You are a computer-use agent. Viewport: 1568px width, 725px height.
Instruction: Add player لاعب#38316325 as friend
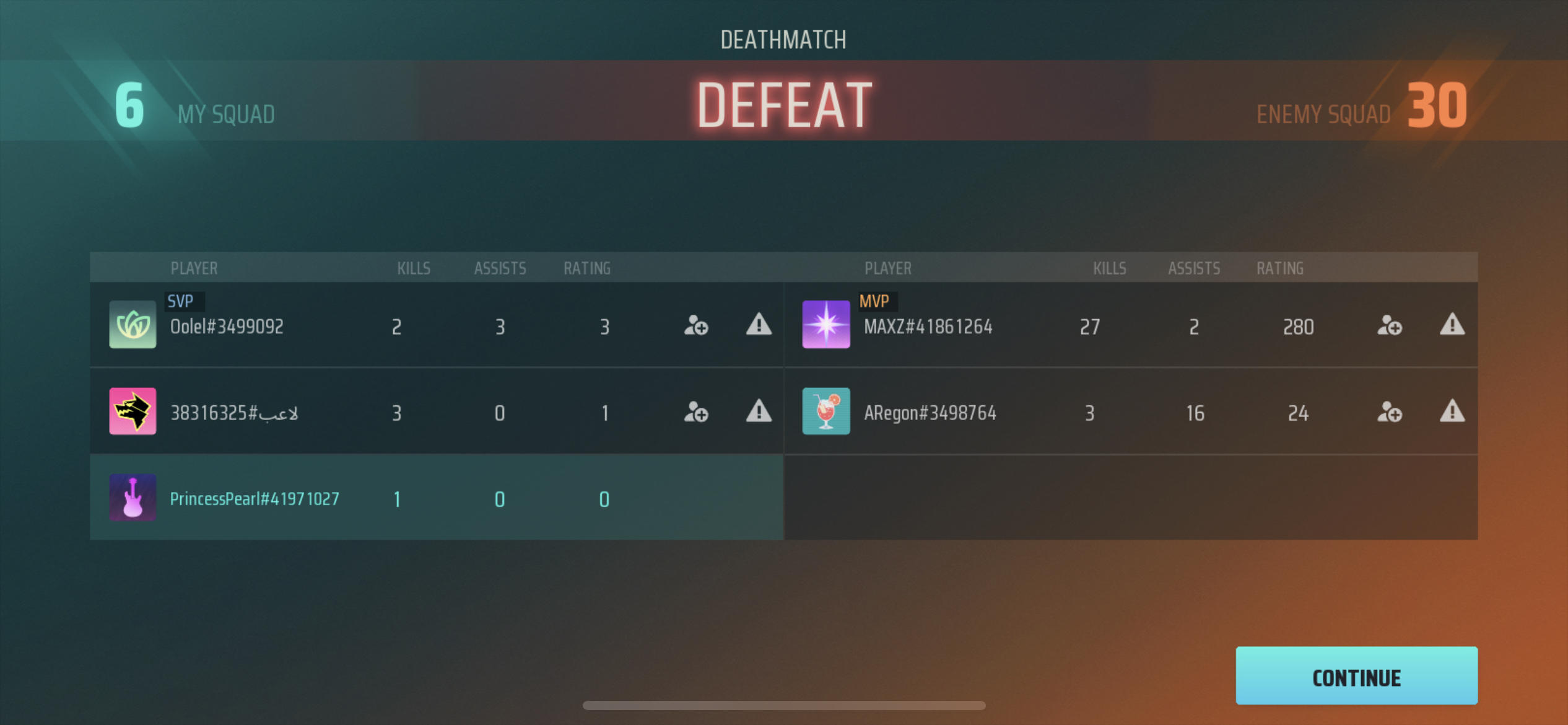coord(696,413)
